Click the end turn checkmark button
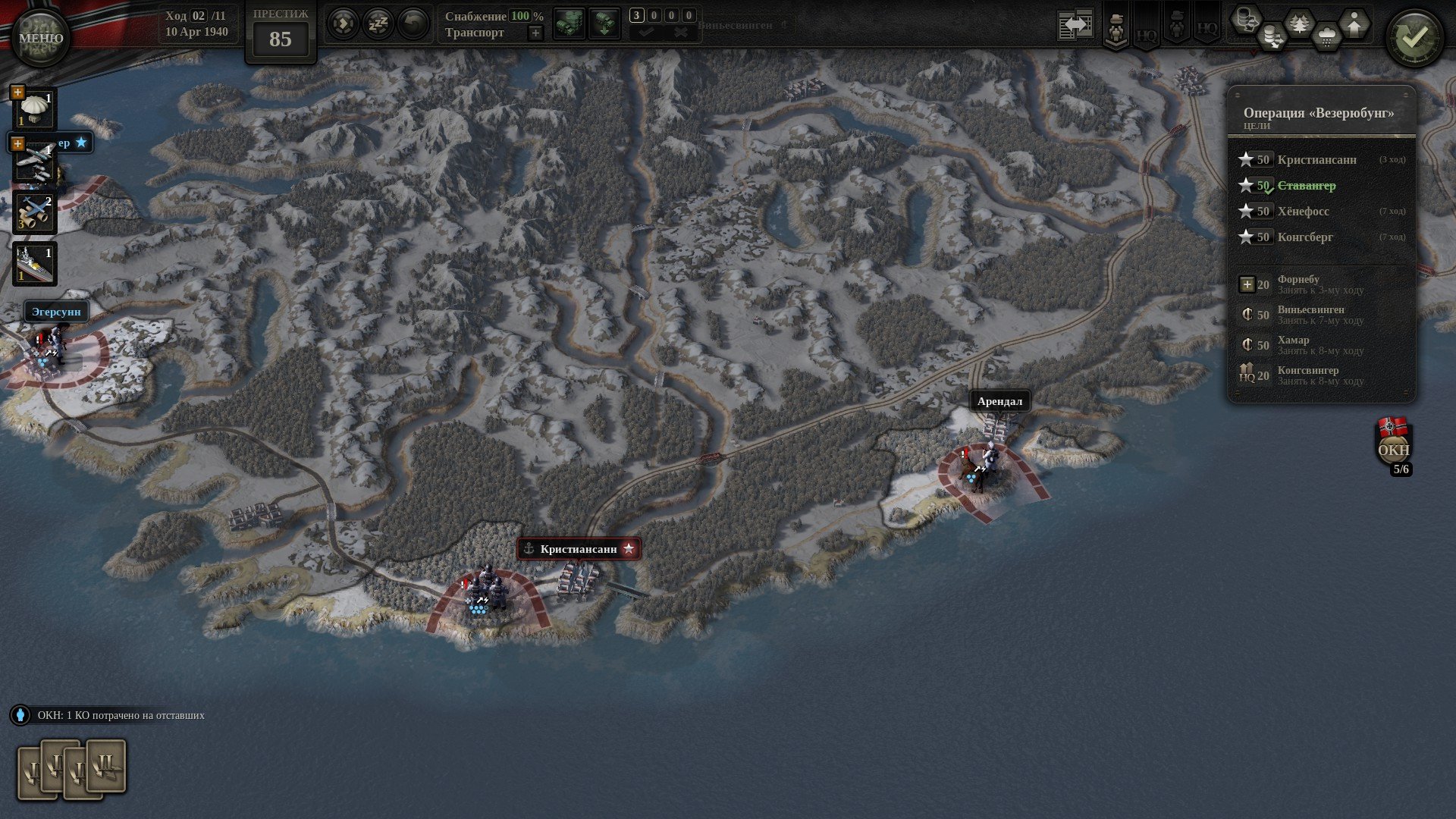The width and height of the screenshot is (1456, 819). click(1414, 37)
